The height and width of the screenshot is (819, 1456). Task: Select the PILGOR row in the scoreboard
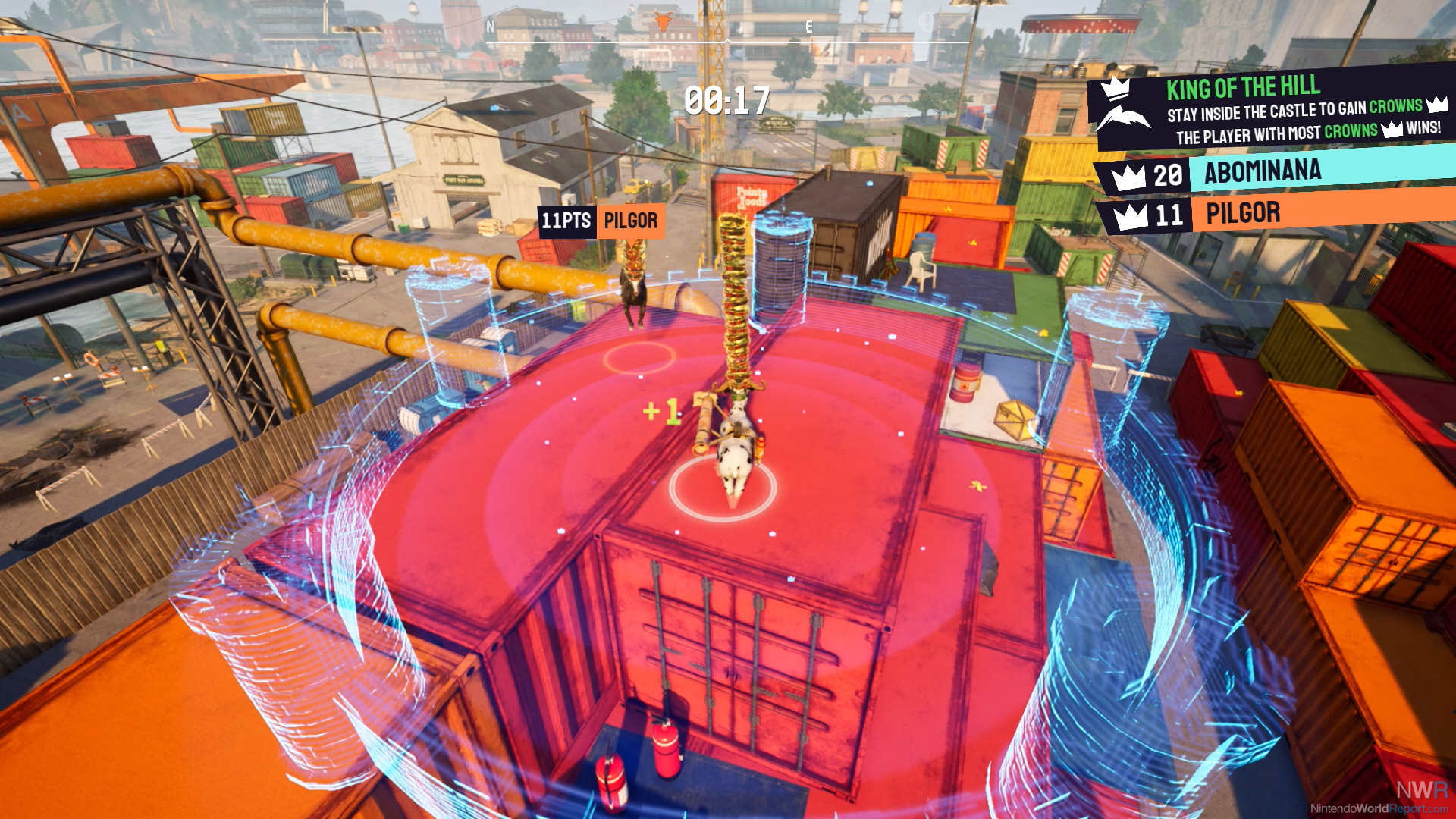[1274, 213]
